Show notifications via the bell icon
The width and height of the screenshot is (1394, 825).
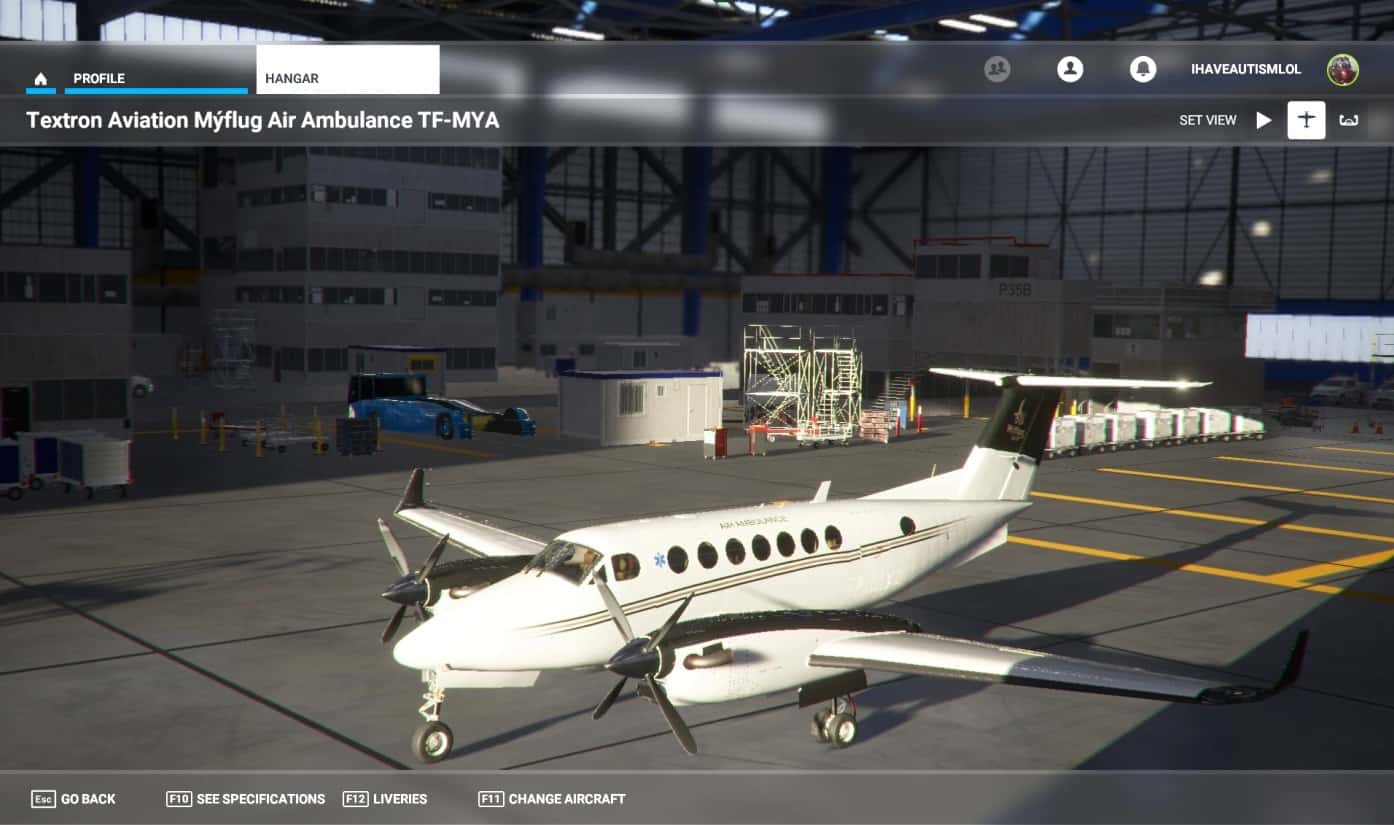click(x=1142, y=69)
